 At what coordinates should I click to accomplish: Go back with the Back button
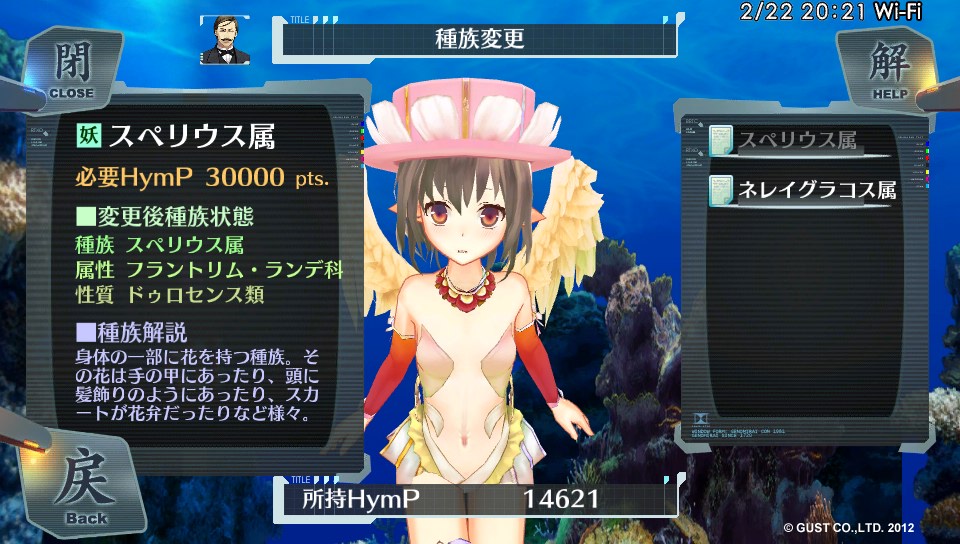coord(86,487)
